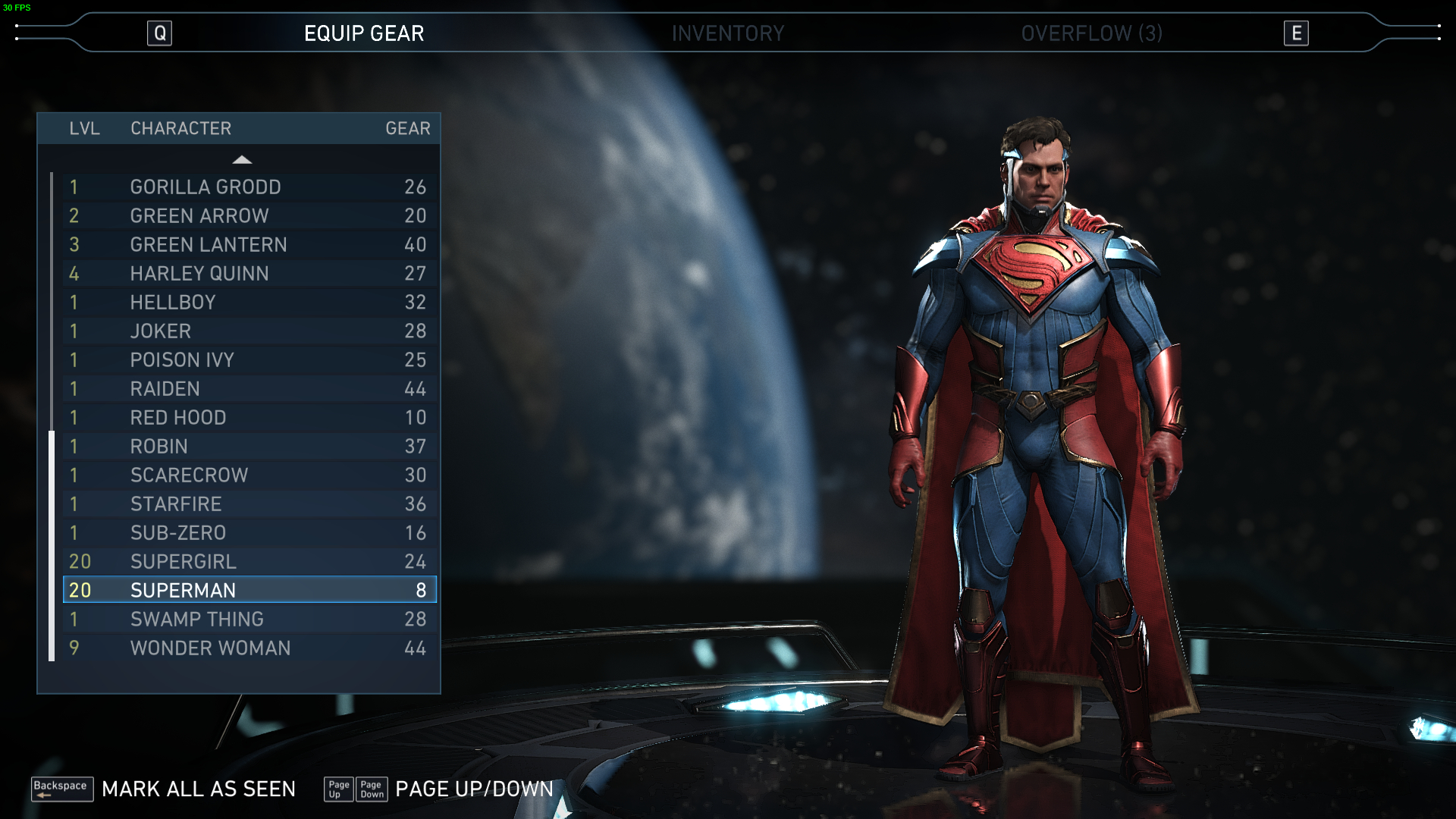Viewport: 1456px width, 819px height.
Task: Pick Wonder Woman from the list
Action: tap(249, 648)
